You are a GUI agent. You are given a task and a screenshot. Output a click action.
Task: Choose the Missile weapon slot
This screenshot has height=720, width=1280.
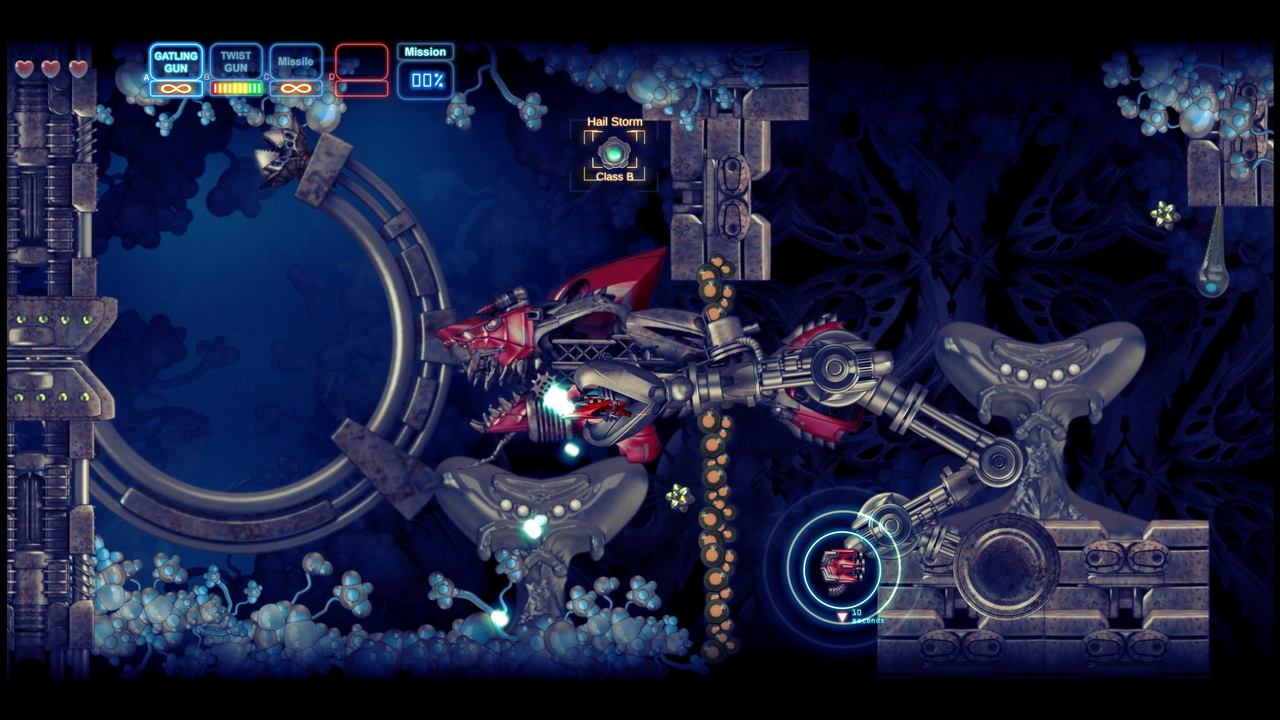point(296,62)
